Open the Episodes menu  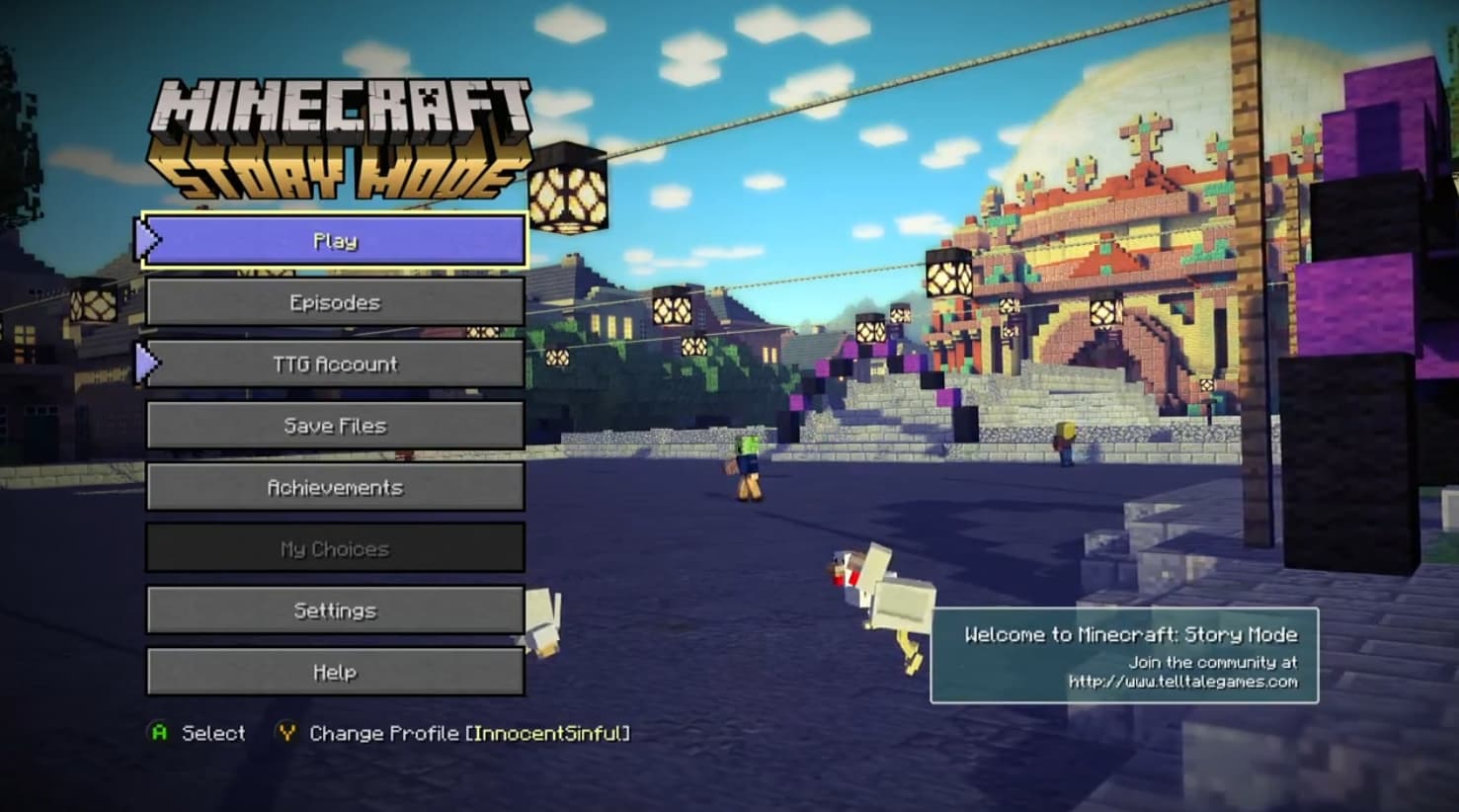(x=335, y=301)
